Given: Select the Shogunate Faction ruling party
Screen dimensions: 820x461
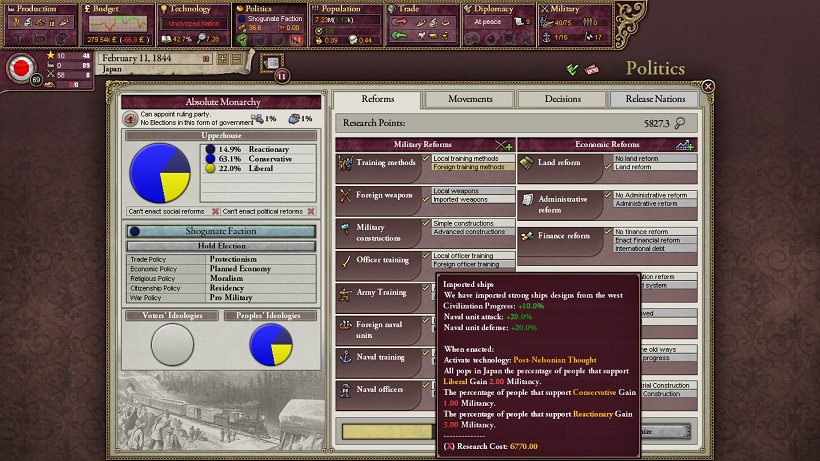Looking at the screenshot, I should pyautogui.click(x=221, y=231).
